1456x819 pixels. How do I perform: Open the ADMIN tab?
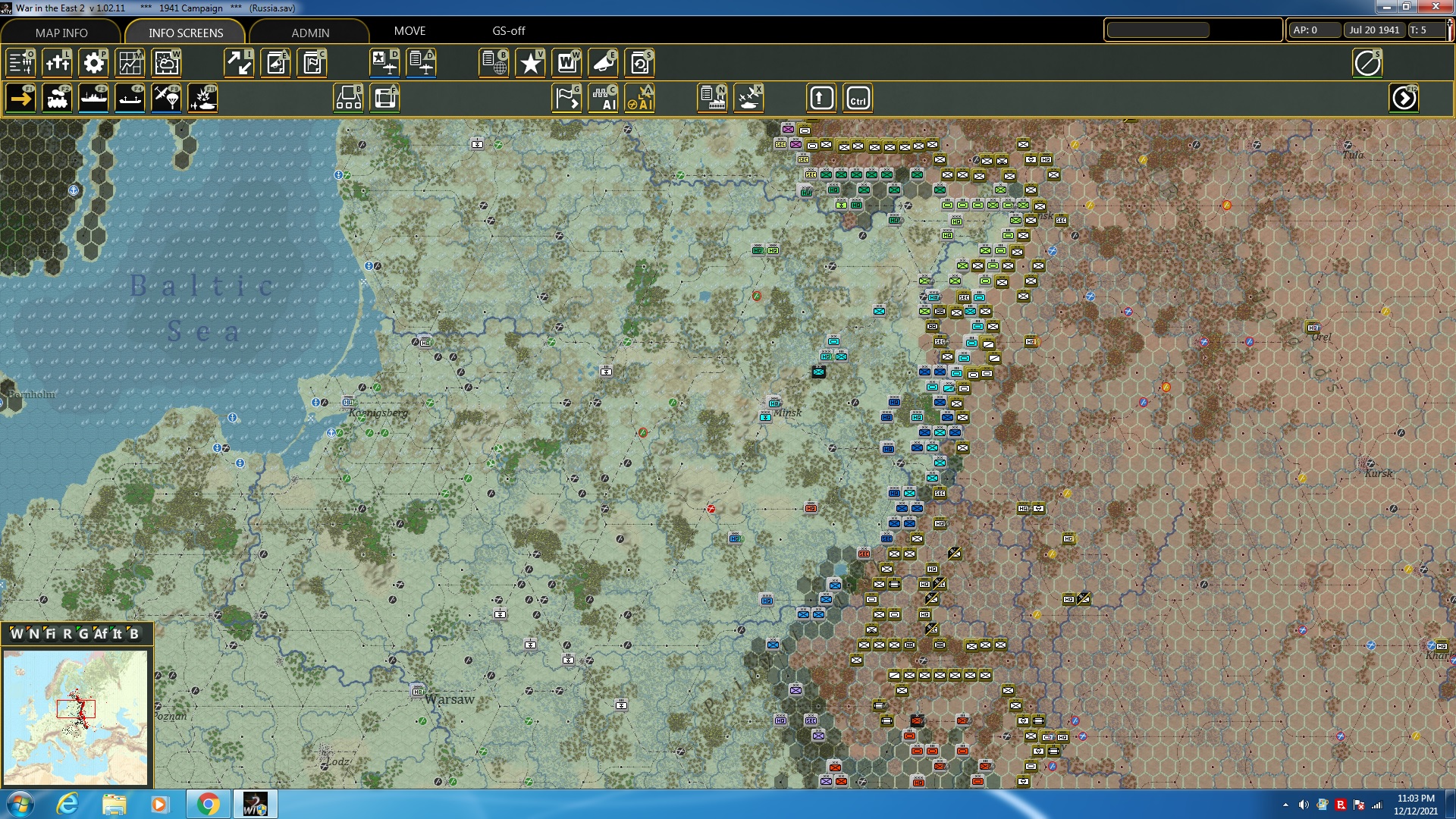(312, 33)
